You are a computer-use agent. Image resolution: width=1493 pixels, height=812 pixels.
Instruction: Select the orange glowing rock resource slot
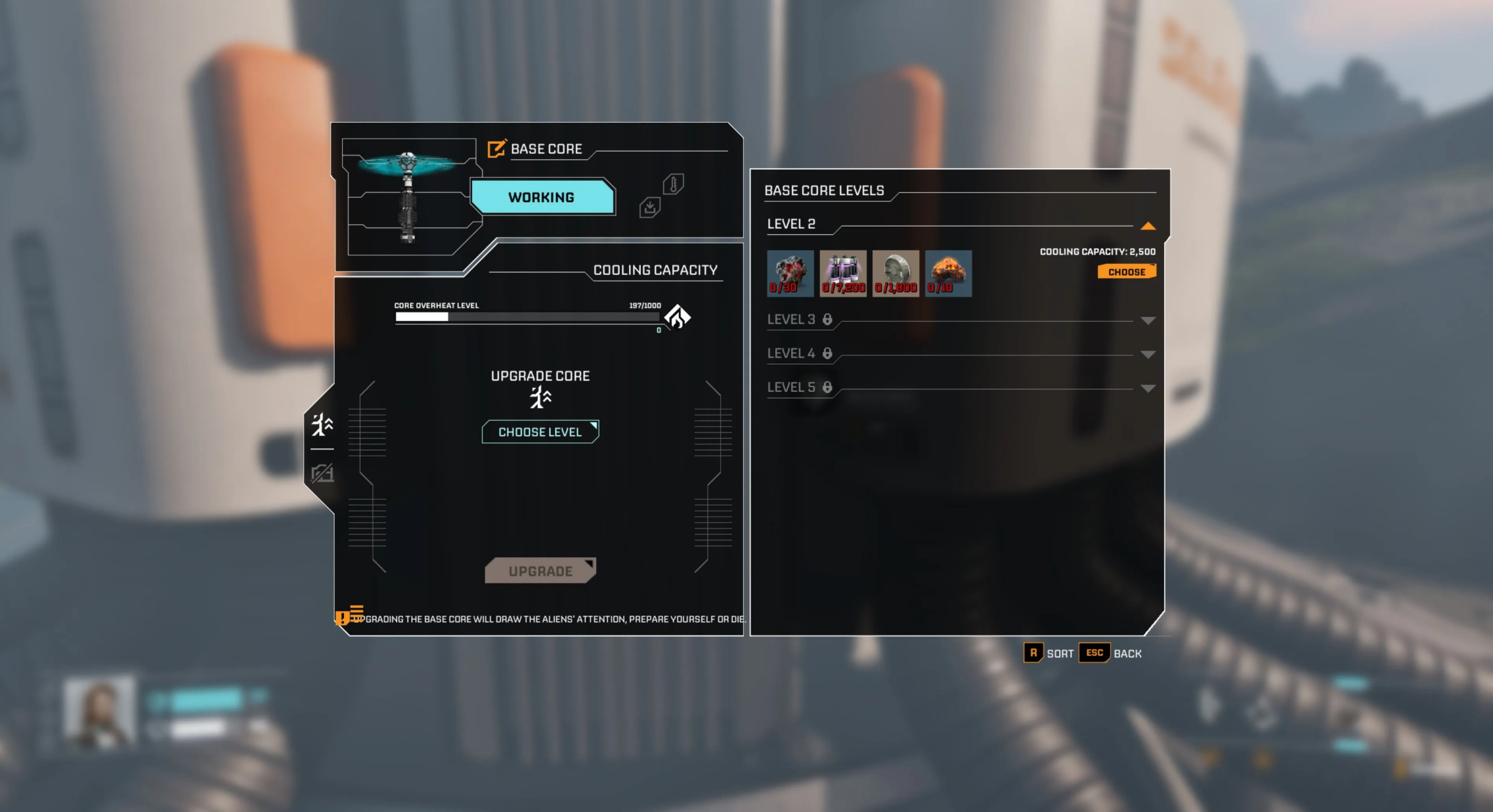pos(948,273)
